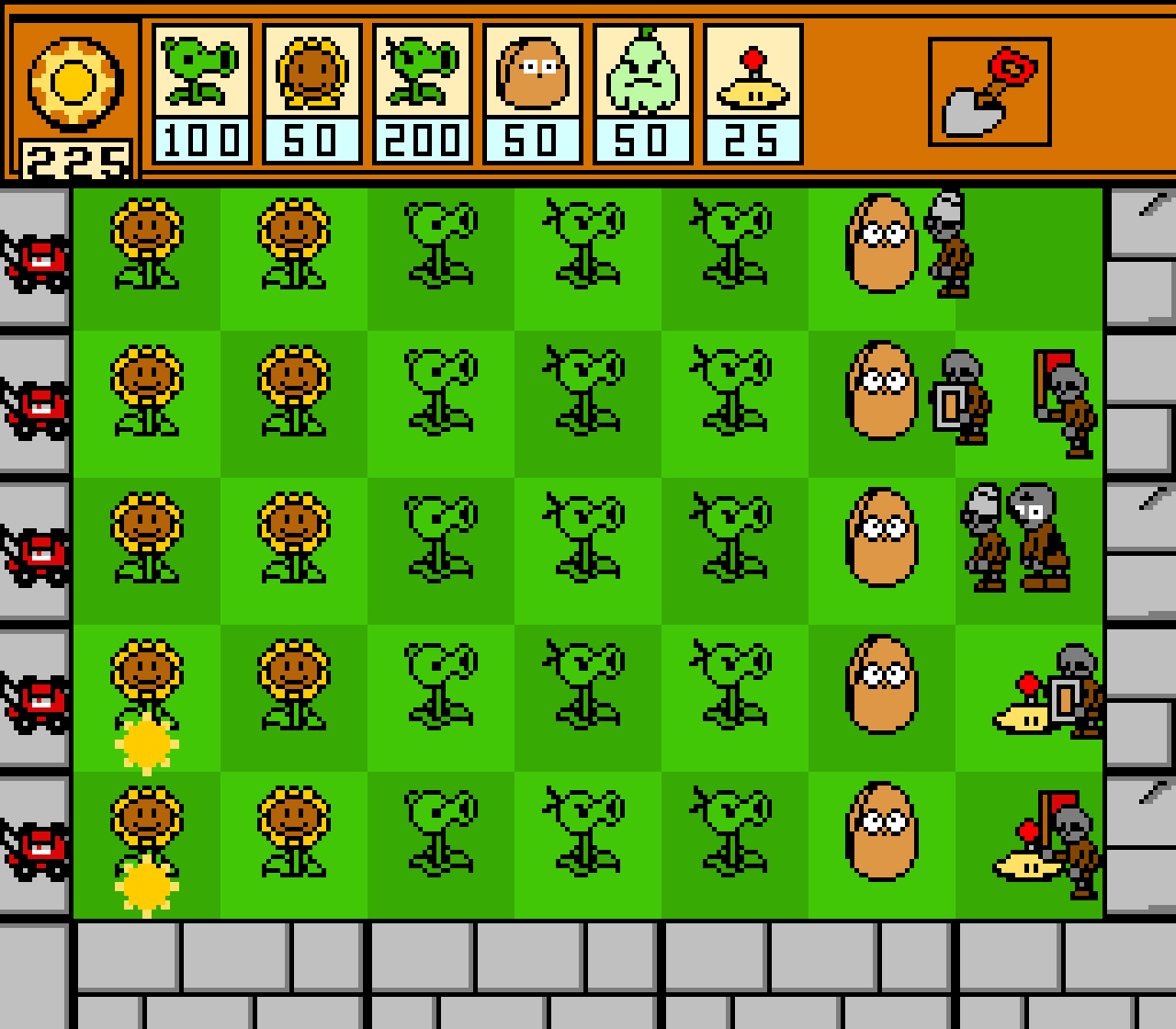Click the sun counter emblem

tap(75, 81)
